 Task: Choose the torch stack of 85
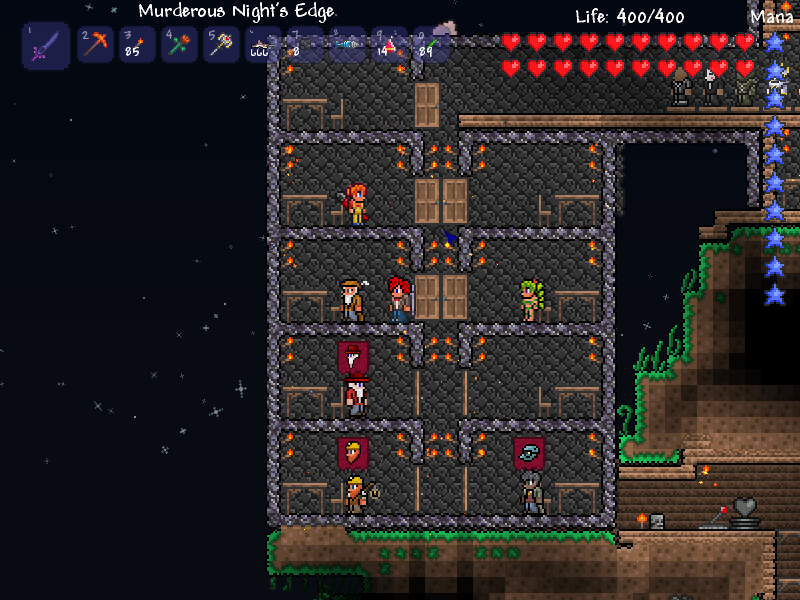click(138, 44)
